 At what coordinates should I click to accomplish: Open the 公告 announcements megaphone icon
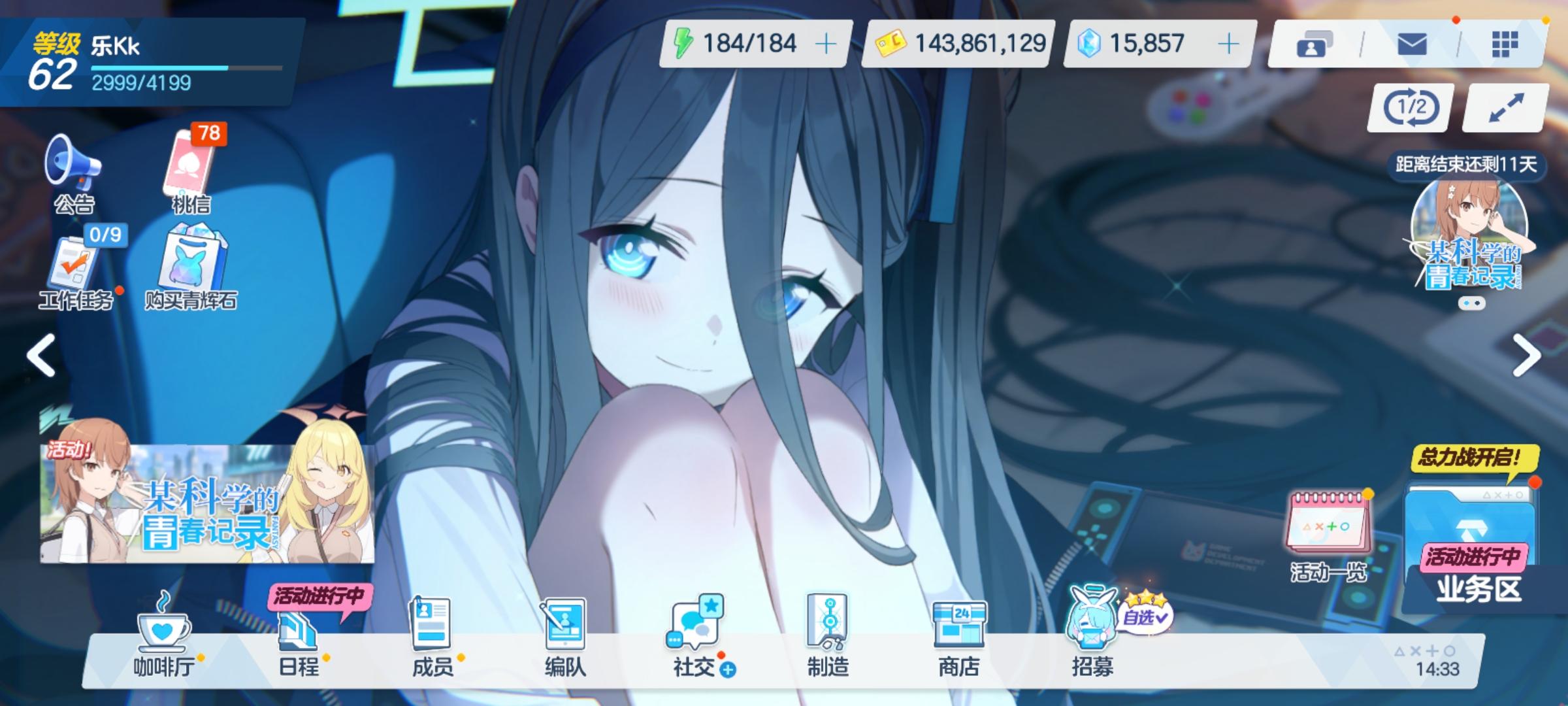point(74,171)
